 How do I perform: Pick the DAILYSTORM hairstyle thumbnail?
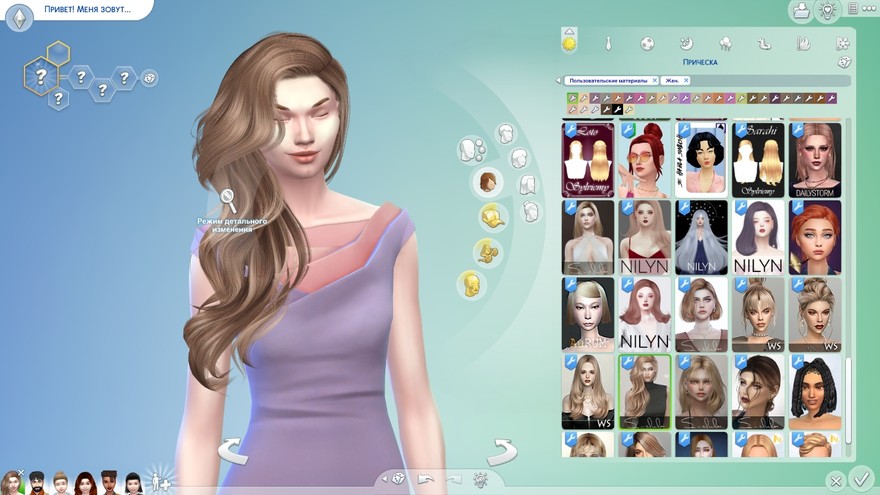pyautogui.click(x=814, y=160)
